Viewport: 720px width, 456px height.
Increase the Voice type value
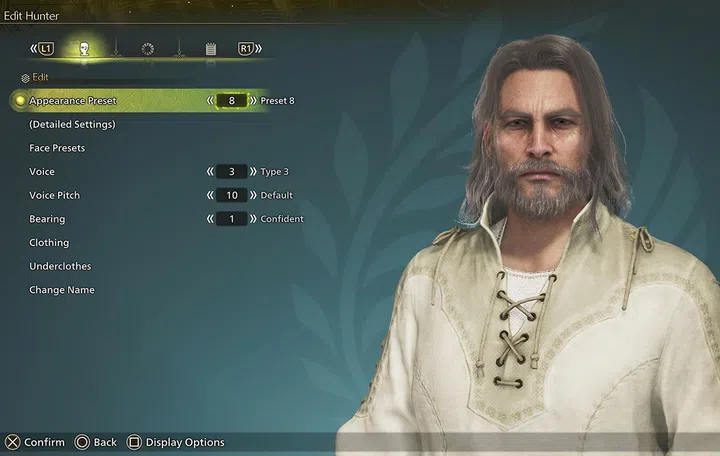tap(253, 172)
